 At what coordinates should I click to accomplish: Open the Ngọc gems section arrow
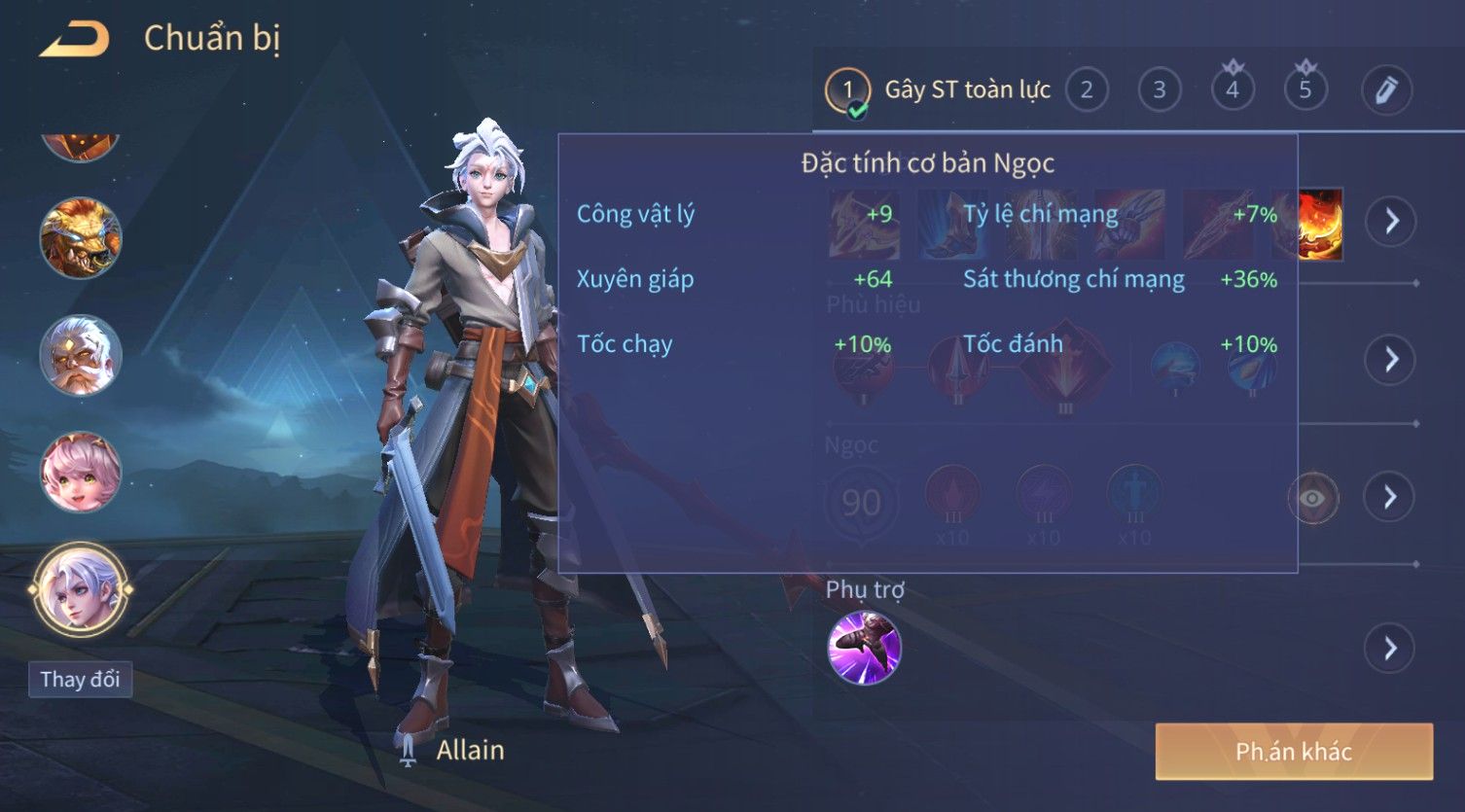tap(1390, 497)
